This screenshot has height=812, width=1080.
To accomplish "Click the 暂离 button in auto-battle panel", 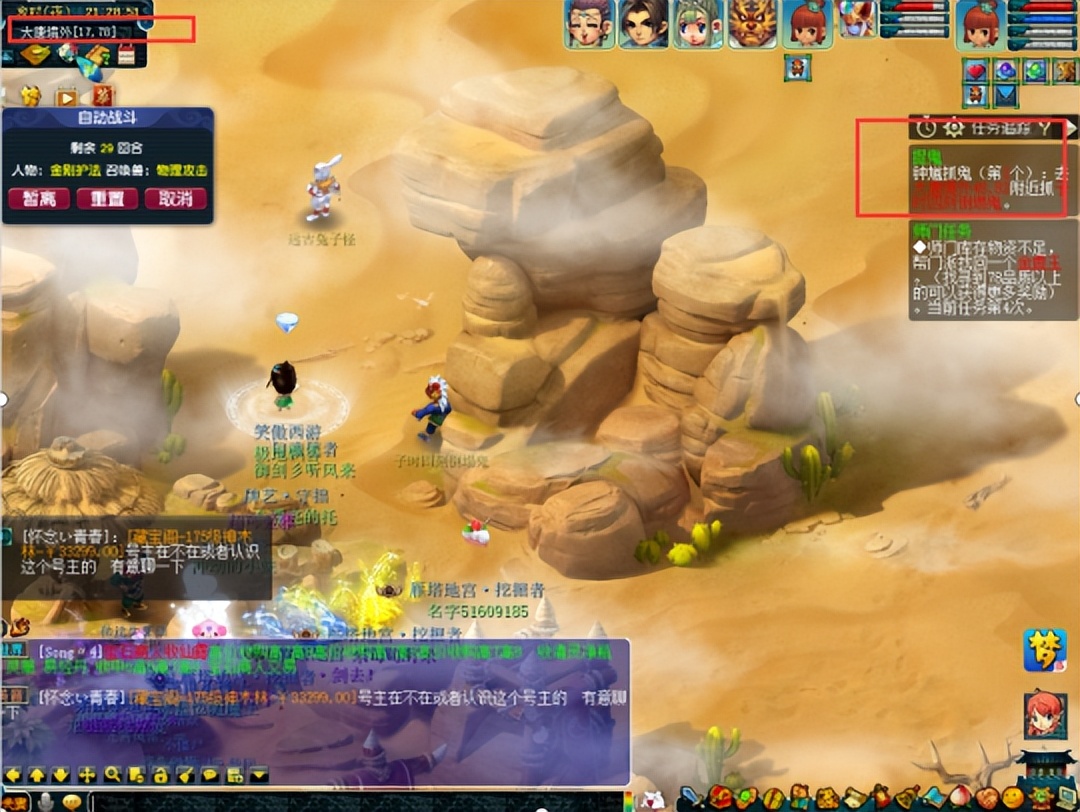I will [x=39, y=198].
